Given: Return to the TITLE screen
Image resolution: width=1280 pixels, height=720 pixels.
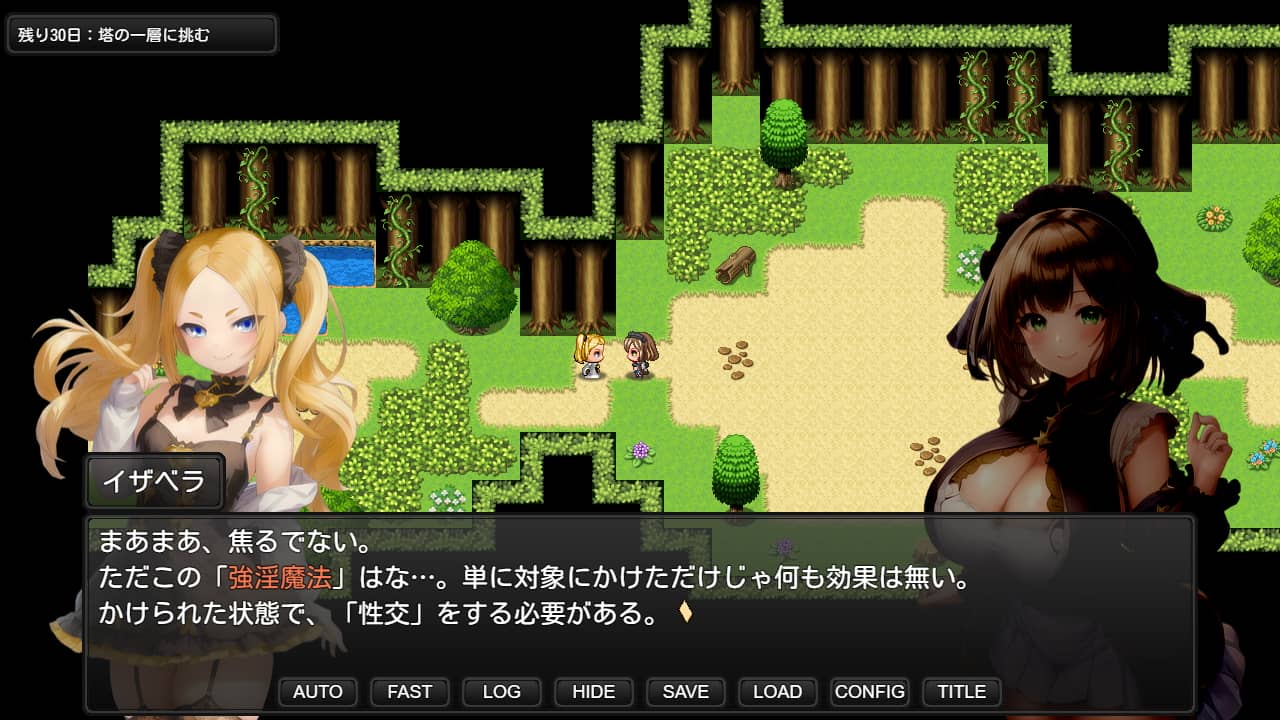Looking at the screenshot, I should click(x=961, y=692).
